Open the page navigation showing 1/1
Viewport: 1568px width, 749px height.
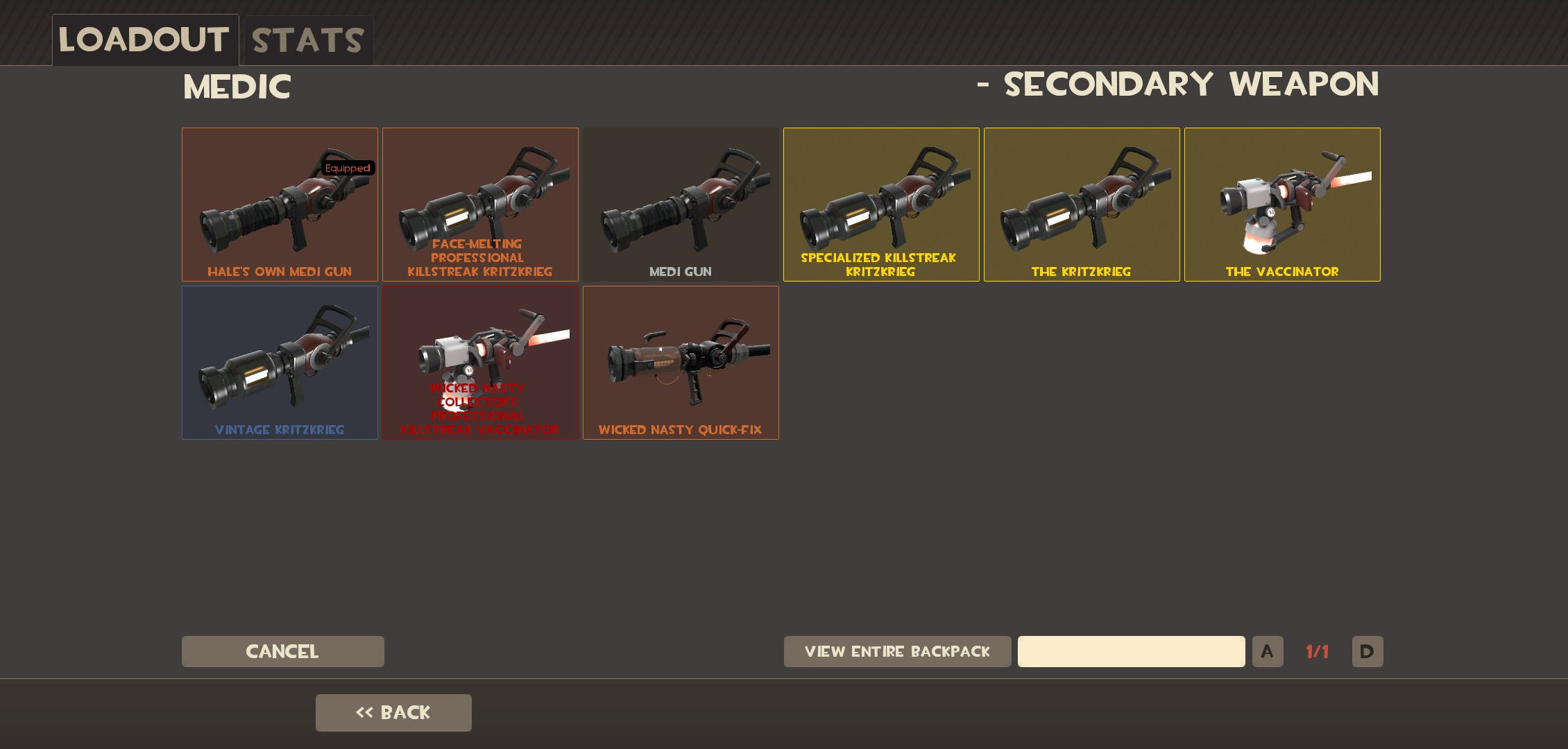point(1317,651)
